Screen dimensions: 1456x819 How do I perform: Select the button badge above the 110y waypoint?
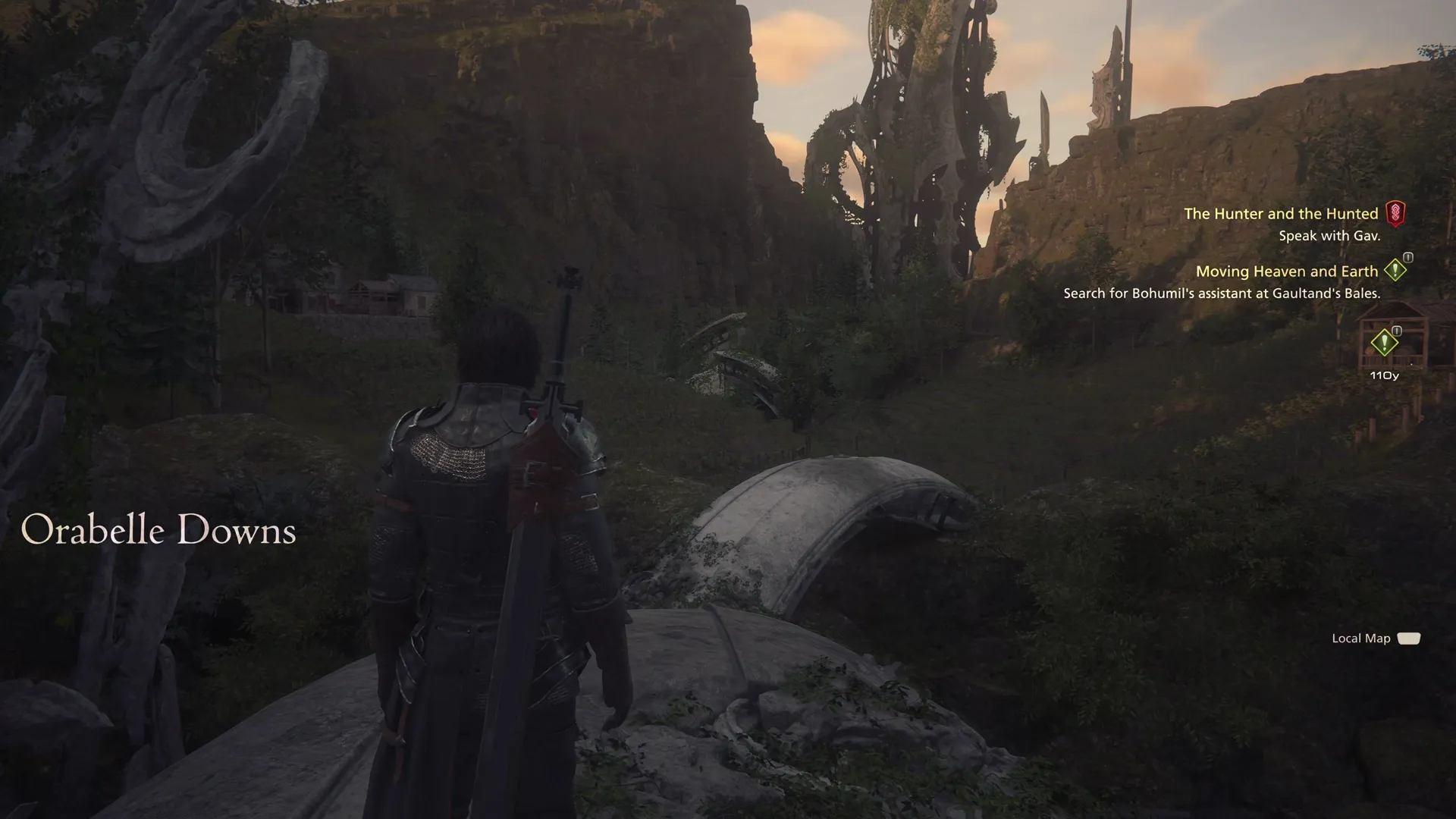(1398, 331)
